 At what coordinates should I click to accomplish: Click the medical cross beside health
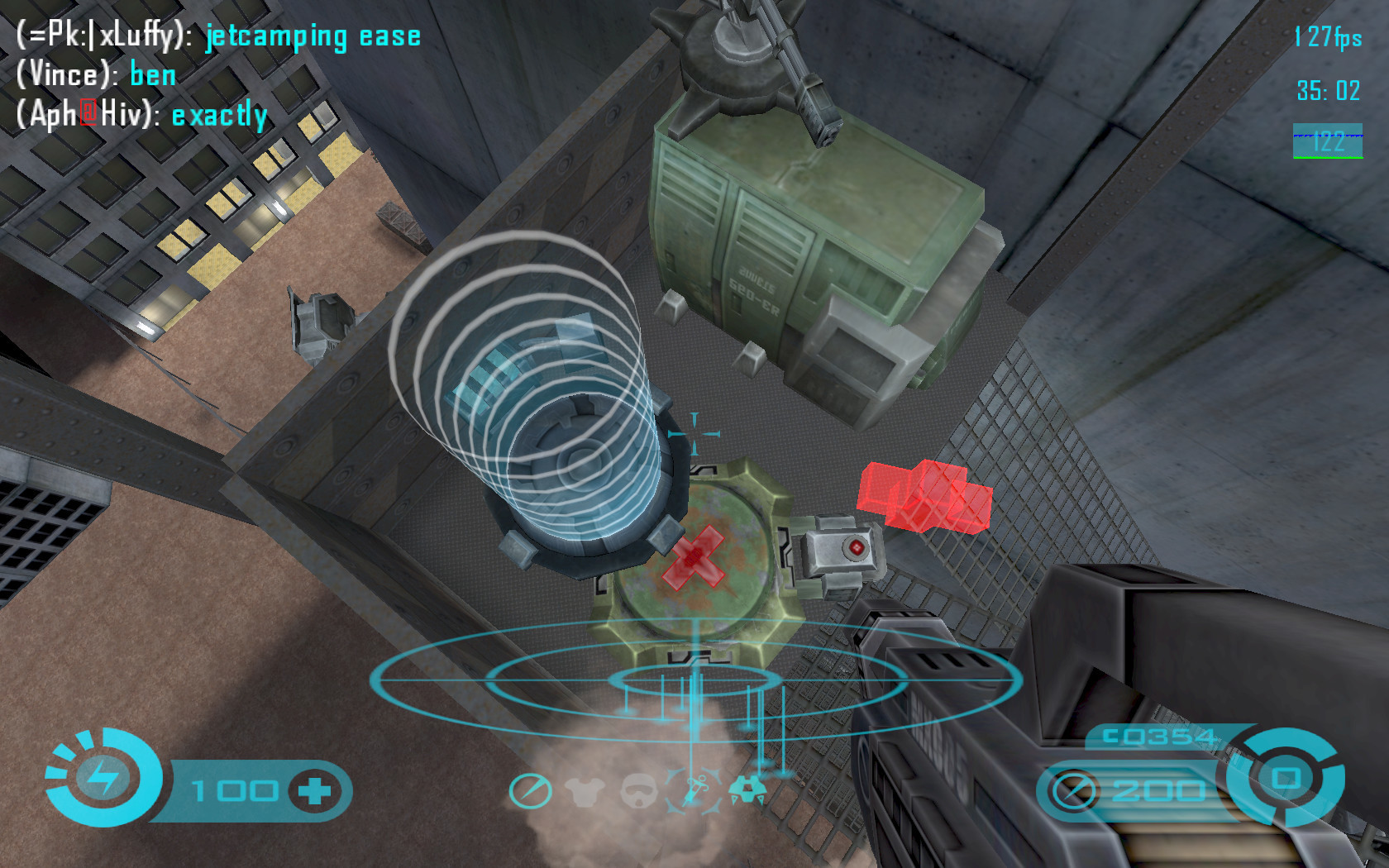click(x=314, y=791)
